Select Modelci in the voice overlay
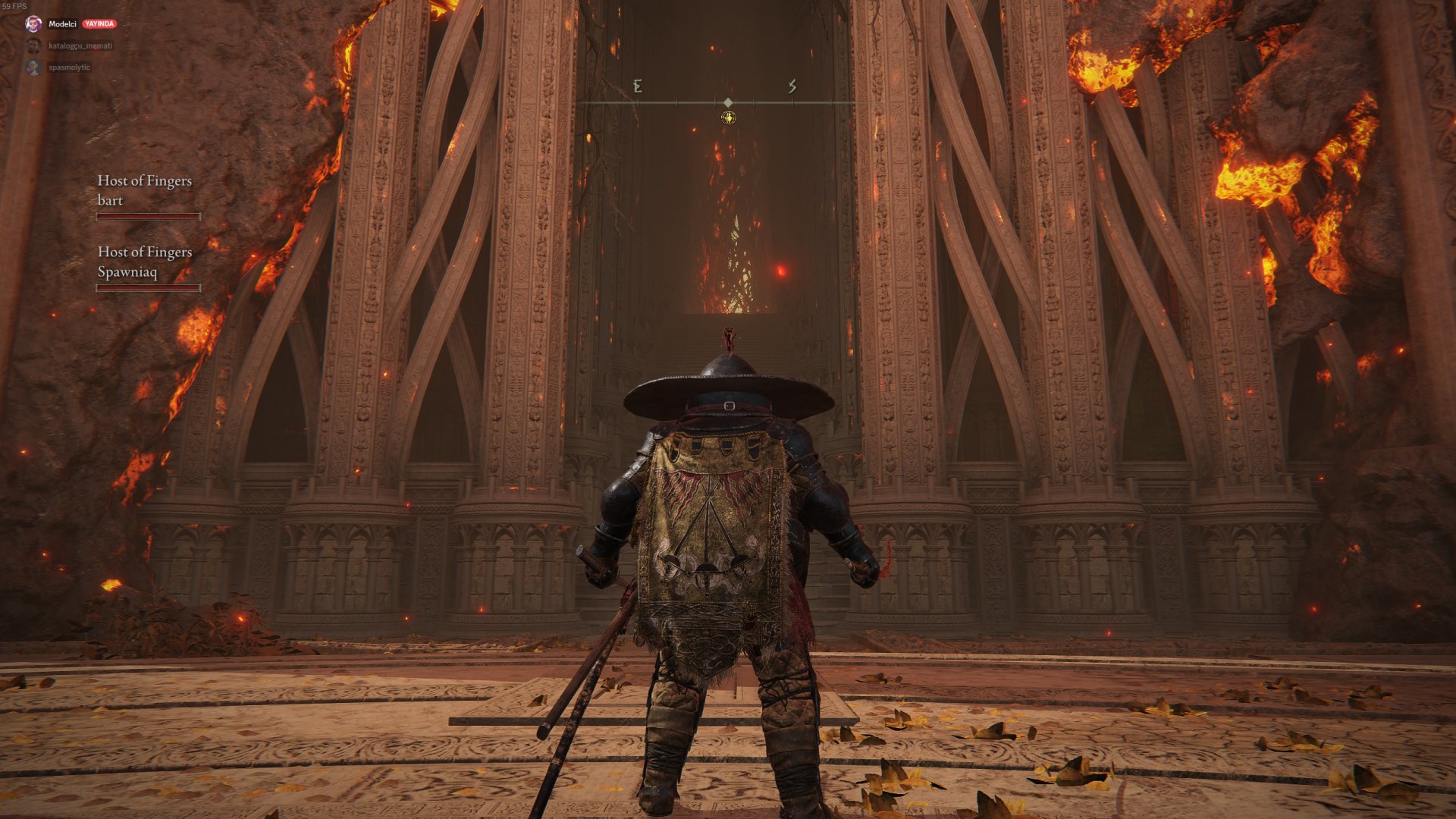Viewport: 1456px width, 819px height. tap(62, 24)
